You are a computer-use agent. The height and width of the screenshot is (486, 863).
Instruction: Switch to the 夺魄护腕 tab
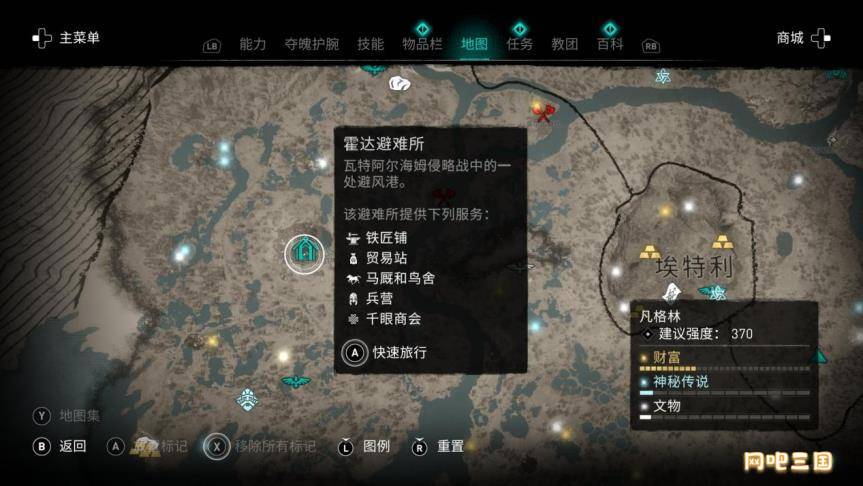[311, 44]
